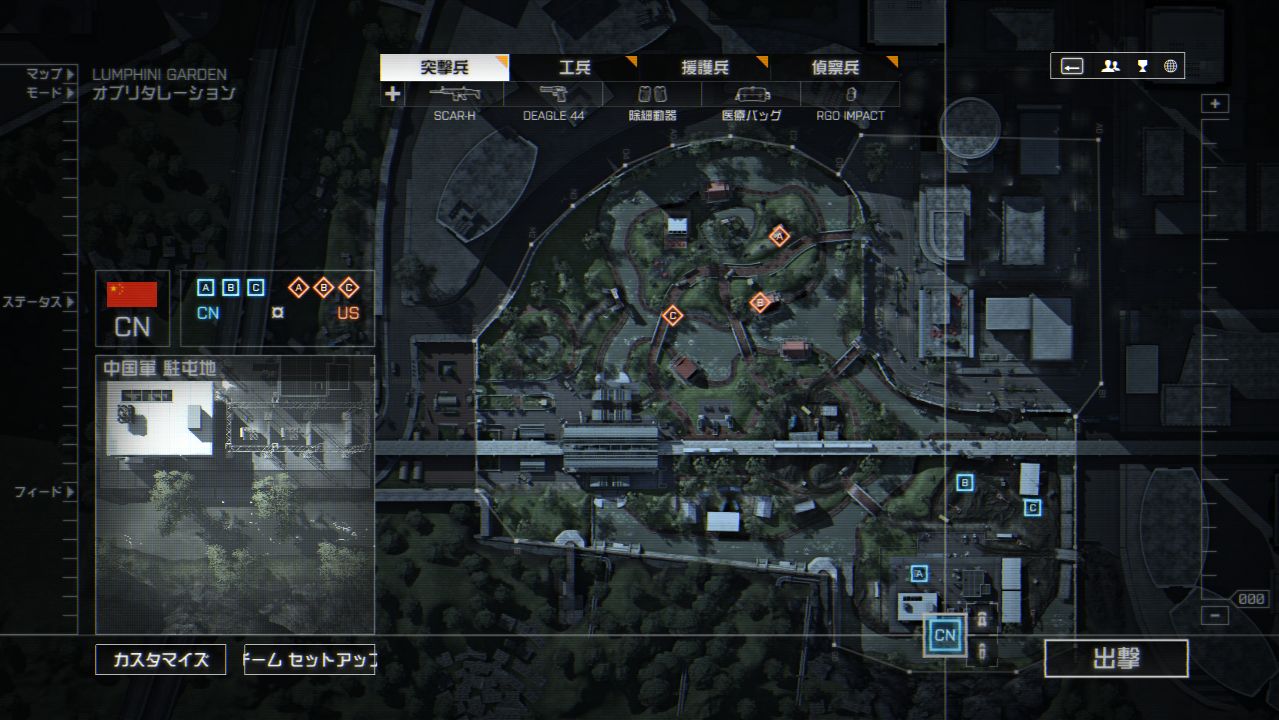Switch to the 工兵 engineer class tab

(574, 68)
